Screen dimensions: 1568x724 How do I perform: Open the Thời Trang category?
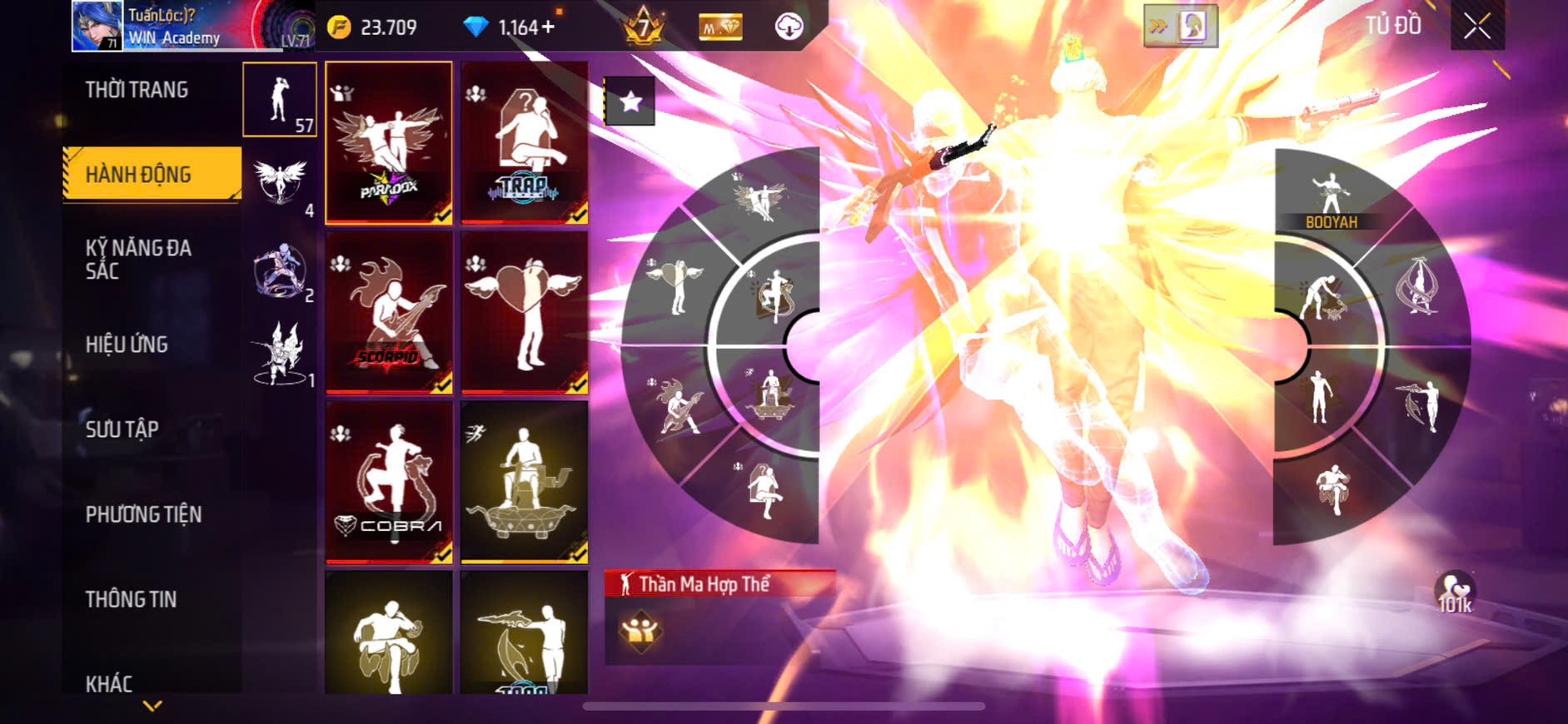pos(137,90)
